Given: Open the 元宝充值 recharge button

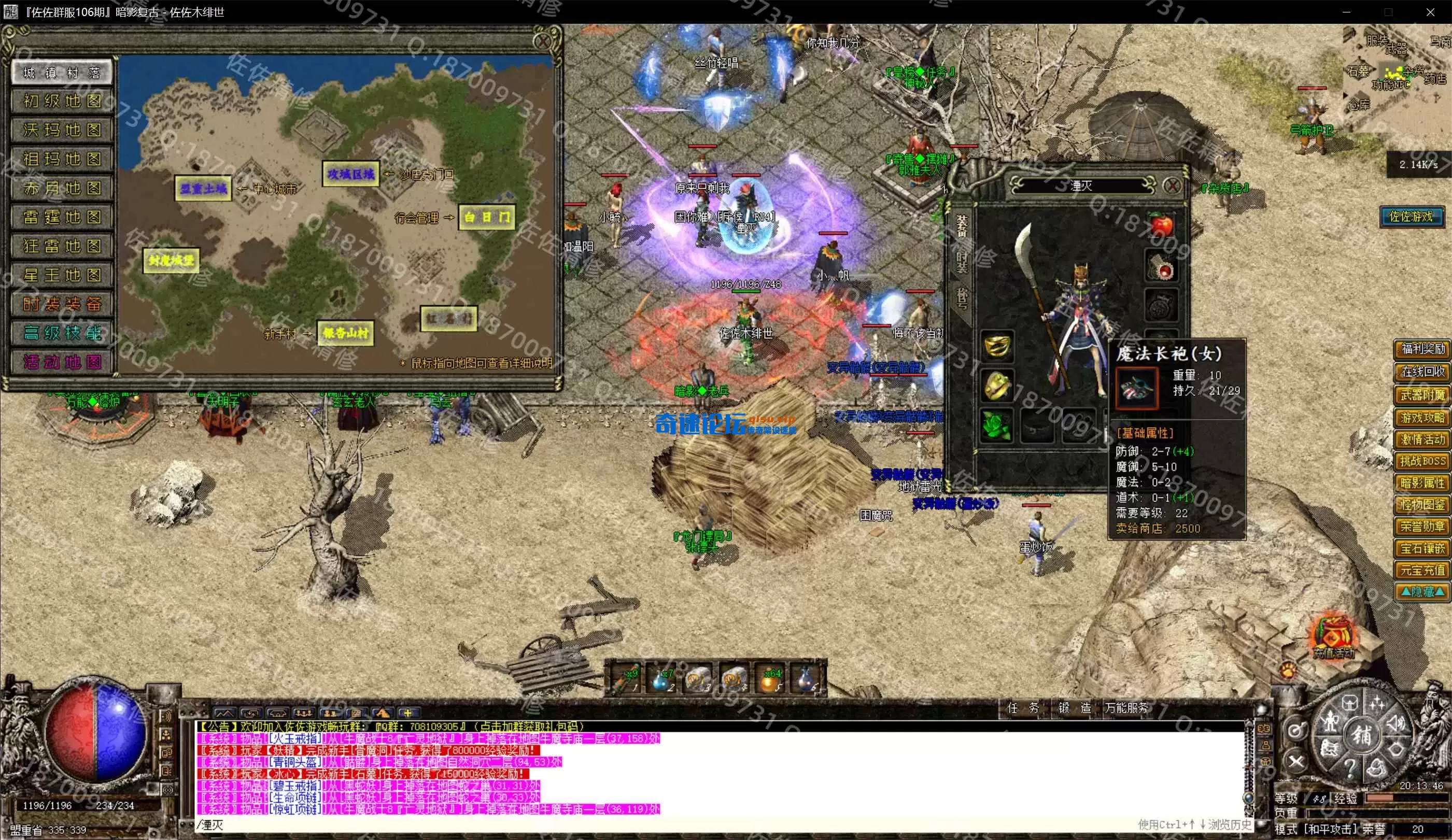Looking at the screenshot, I should (1421, 571).
